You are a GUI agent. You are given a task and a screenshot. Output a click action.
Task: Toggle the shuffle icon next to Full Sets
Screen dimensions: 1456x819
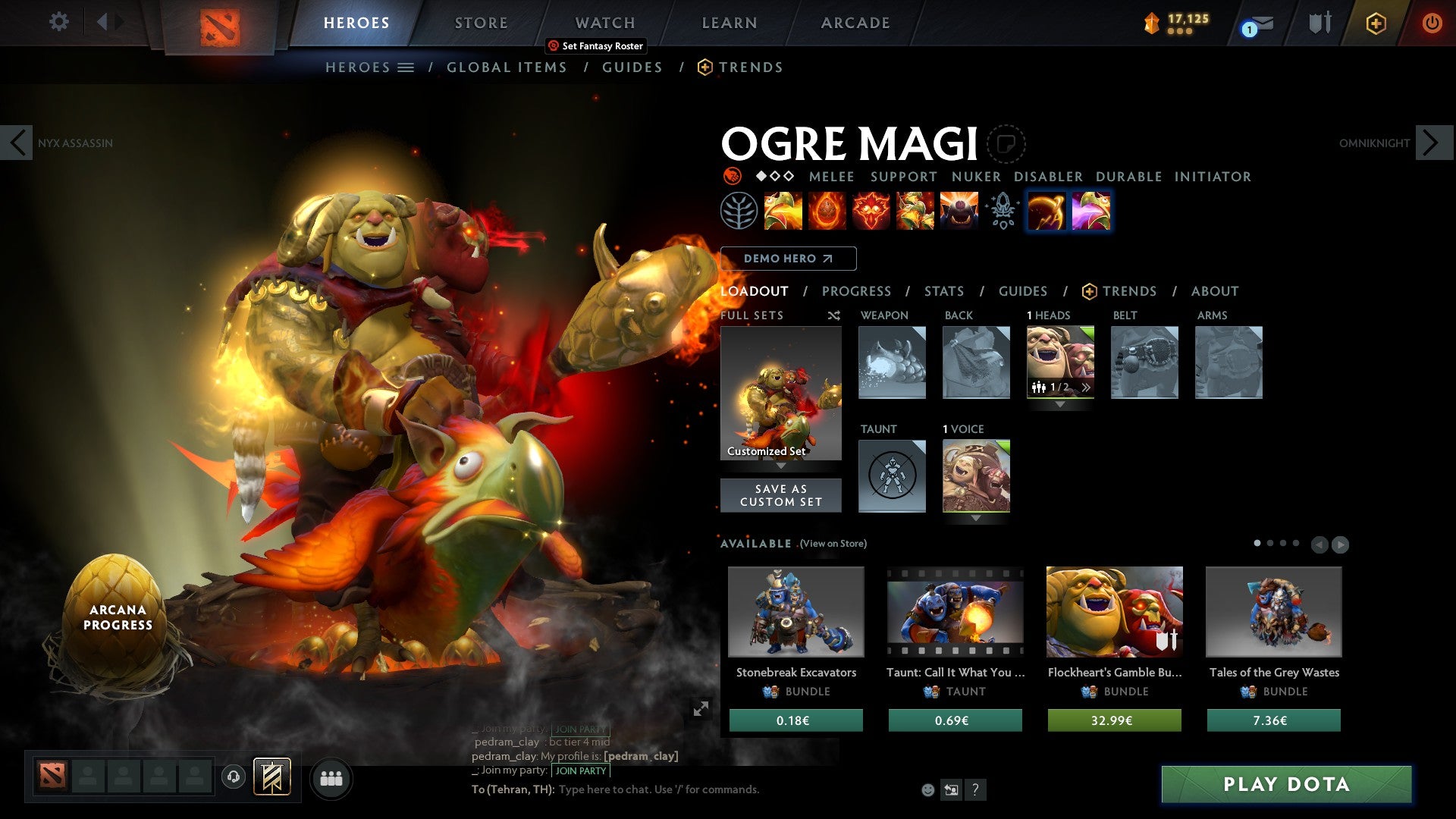click(833, 315)
